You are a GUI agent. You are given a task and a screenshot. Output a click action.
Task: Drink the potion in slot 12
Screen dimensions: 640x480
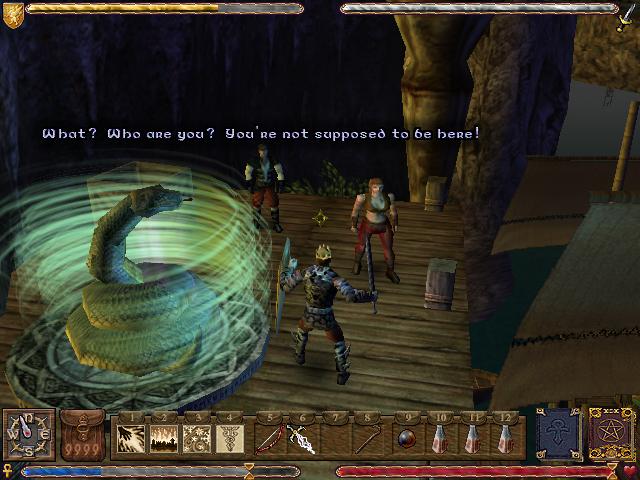click(x=509, y=438)
